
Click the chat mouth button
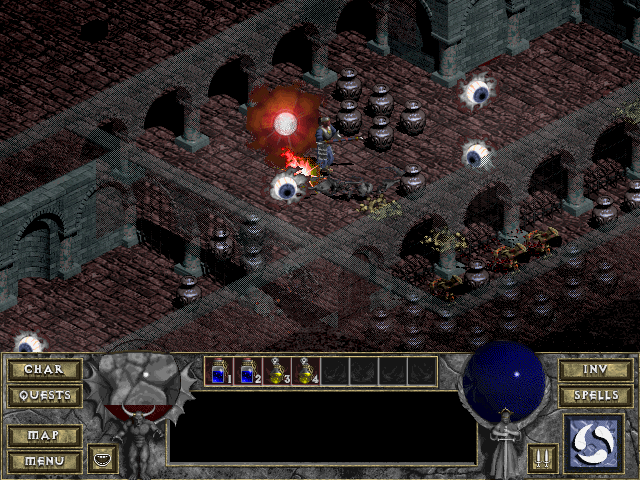pyautogui.click(x=103, y=459)
